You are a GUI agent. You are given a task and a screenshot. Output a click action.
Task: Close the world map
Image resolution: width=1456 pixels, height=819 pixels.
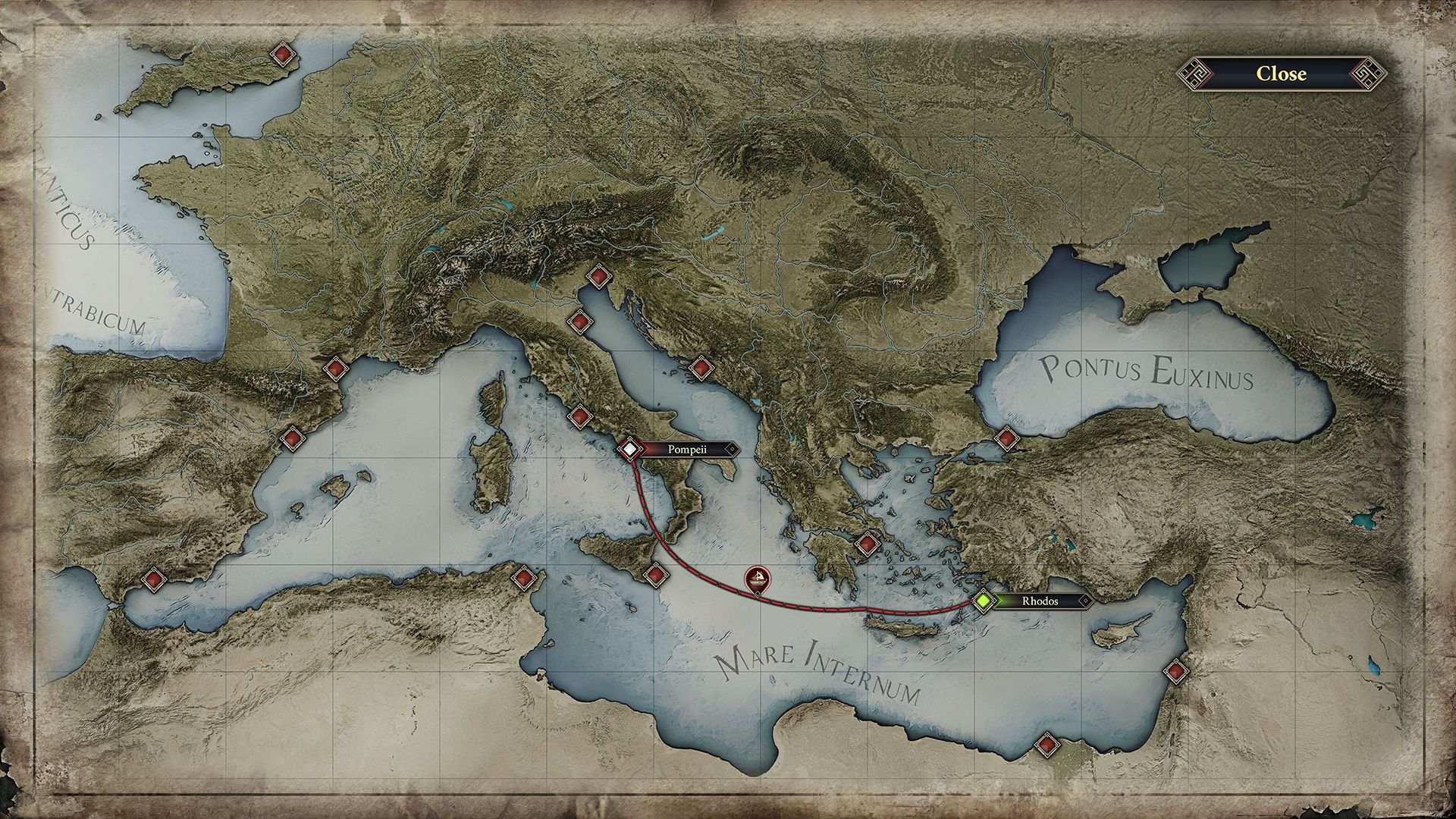coord(1281,74)
